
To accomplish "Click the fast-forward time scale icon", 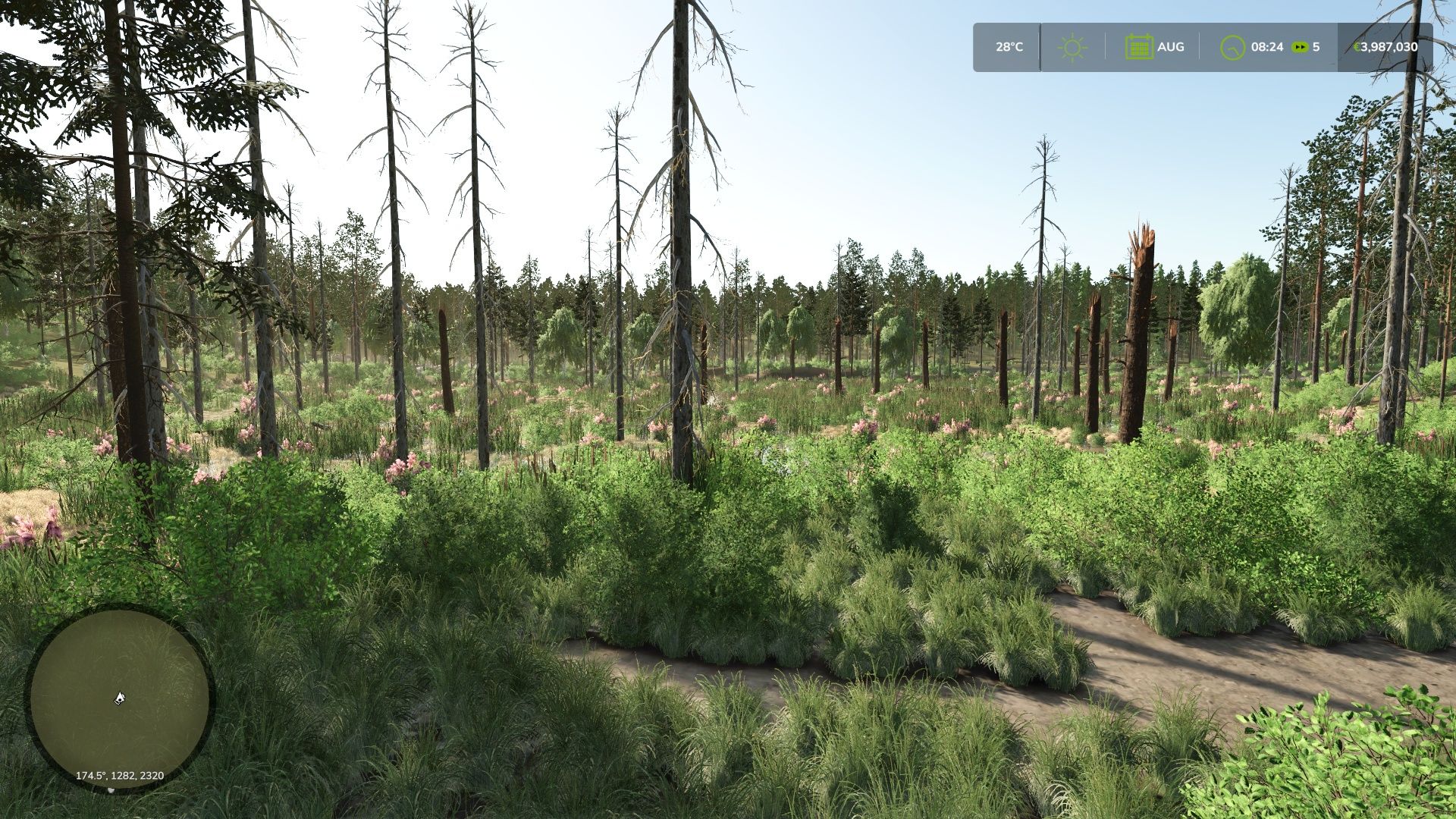I will tap(1301, 47).
